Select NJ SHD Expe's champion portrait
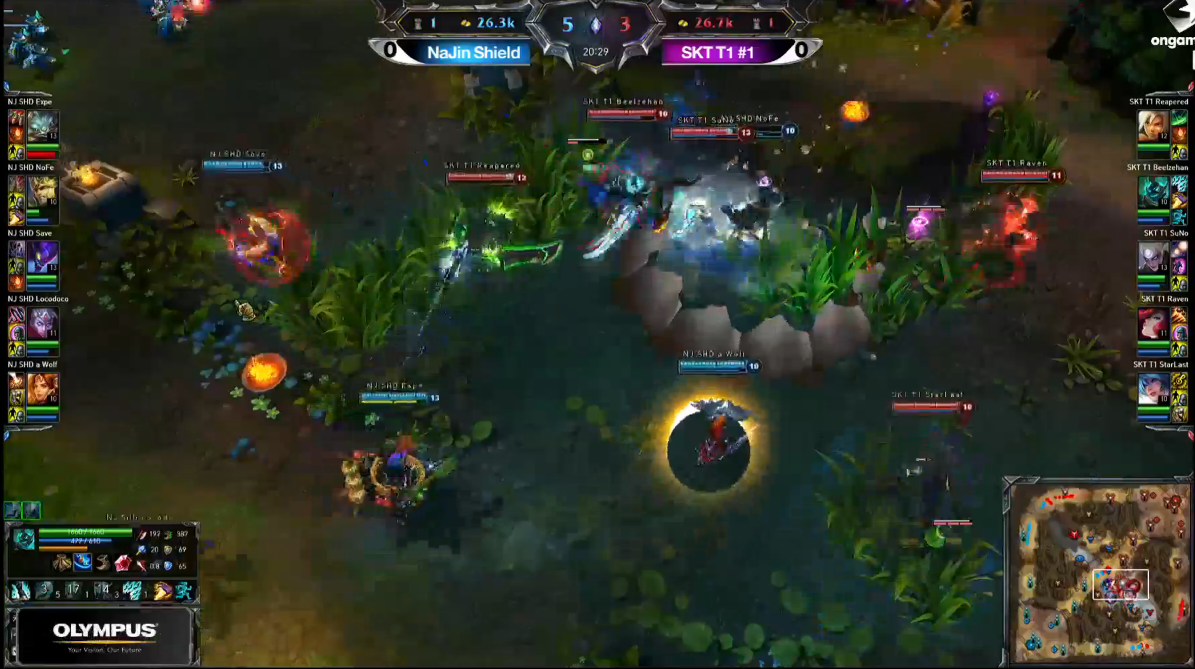 pyautogui.click(x=43, y=127)
